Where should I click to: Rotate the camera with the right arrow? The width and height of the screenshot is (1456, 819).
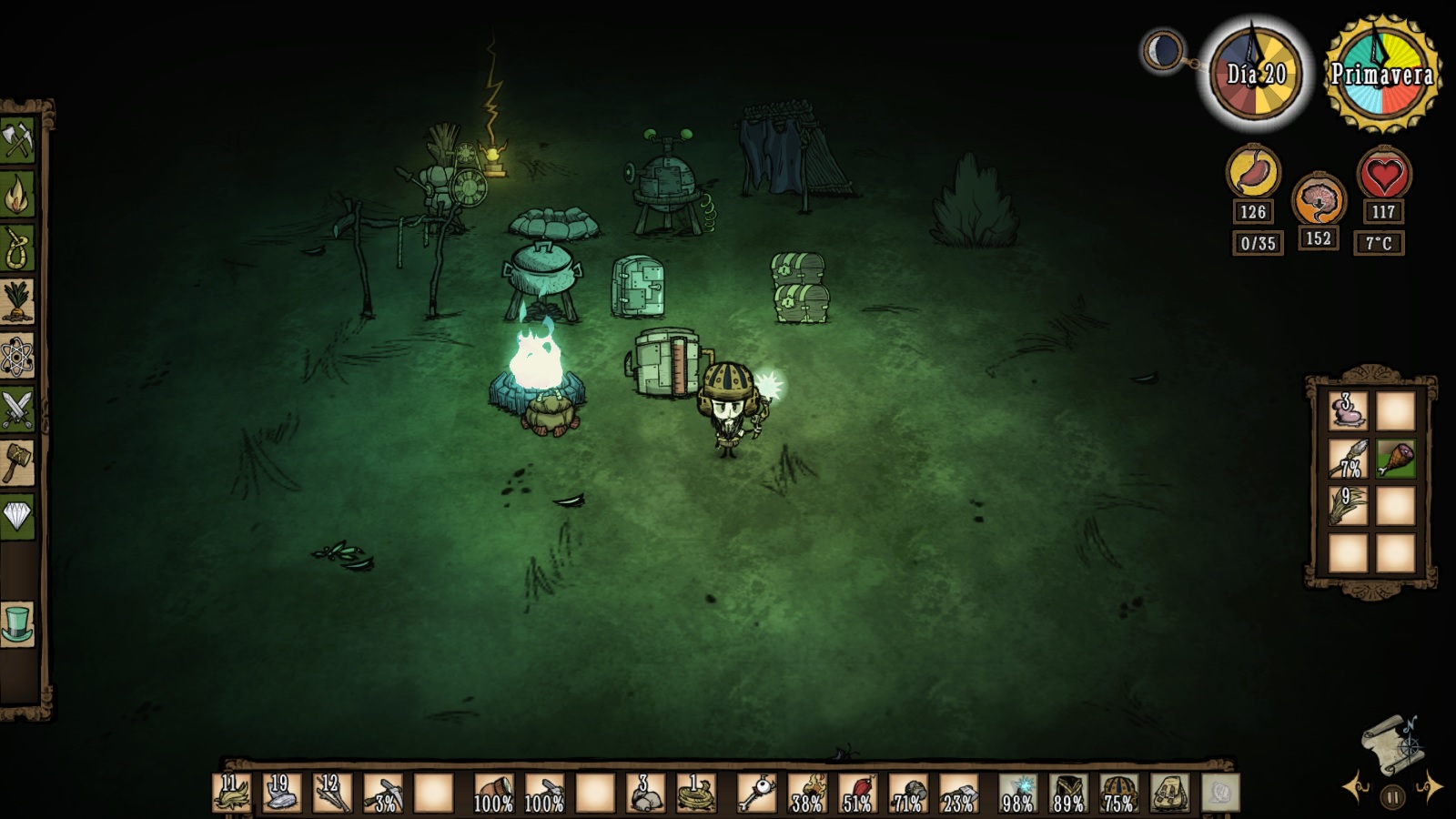point(1430,788)
